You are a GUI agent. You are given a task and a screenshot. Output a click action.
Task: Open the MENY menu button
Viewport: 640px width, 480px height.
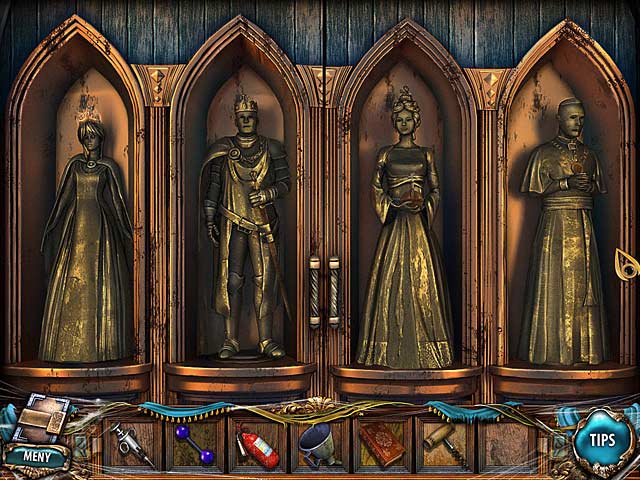tap(37, 457)
